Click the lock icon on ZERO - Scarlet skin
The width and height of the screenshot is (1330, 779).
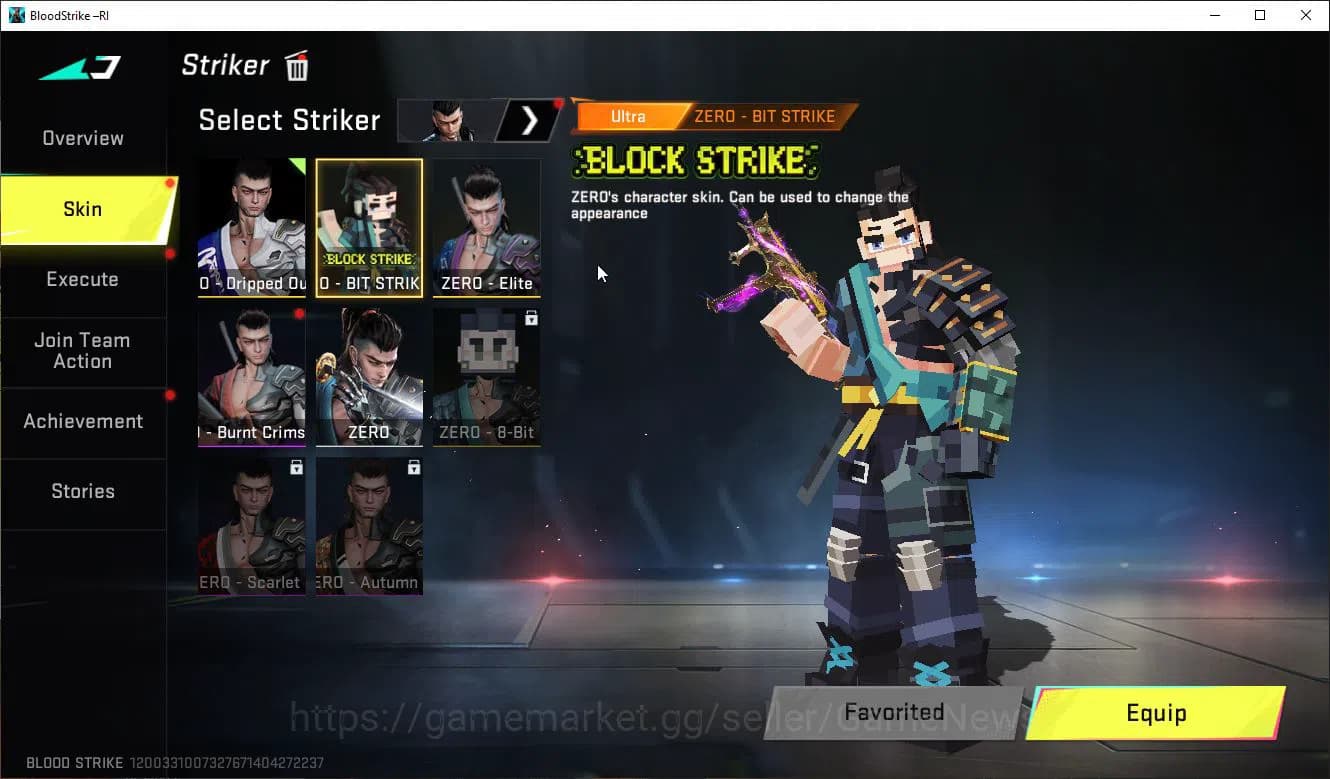(x=297, y=467)
